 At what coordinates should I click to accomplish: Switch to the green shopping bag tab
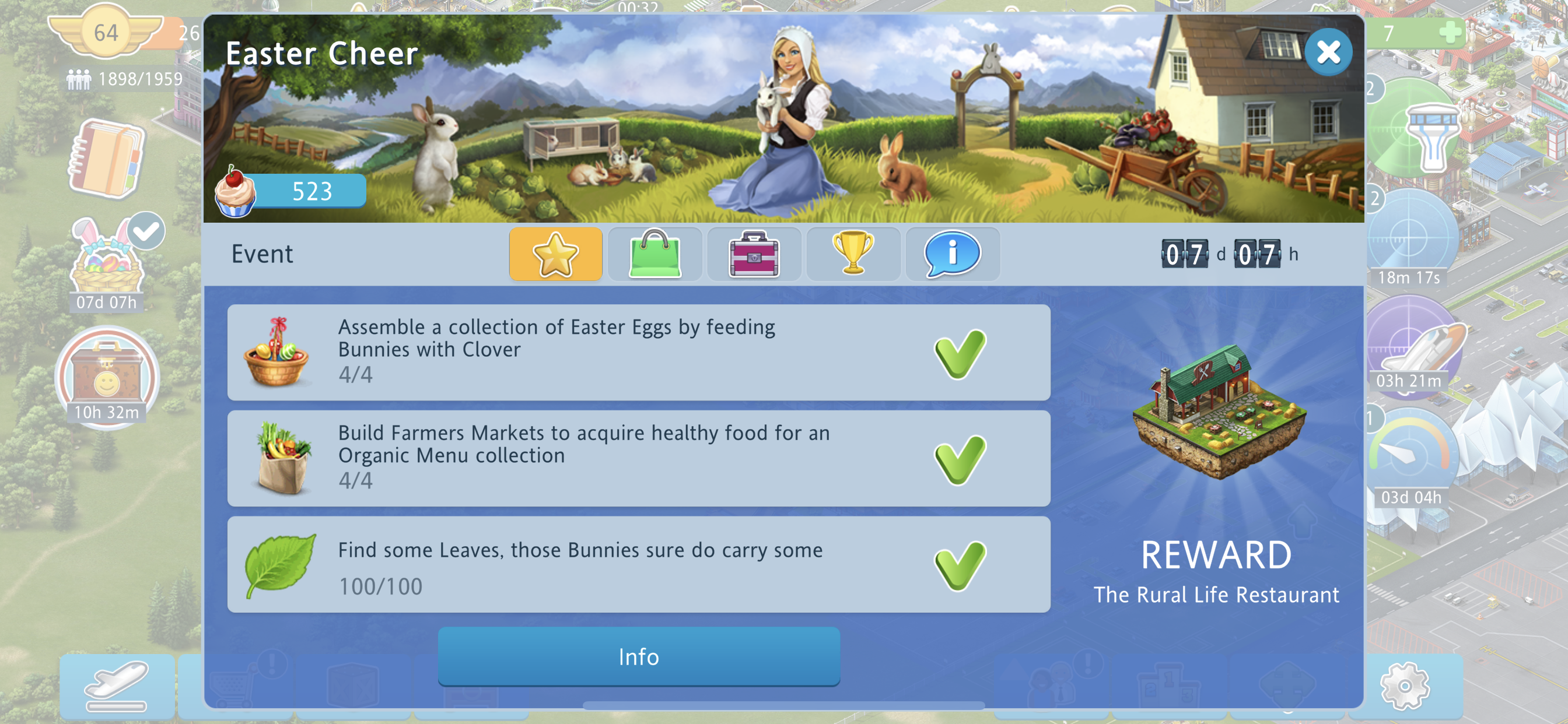(654, 254)
